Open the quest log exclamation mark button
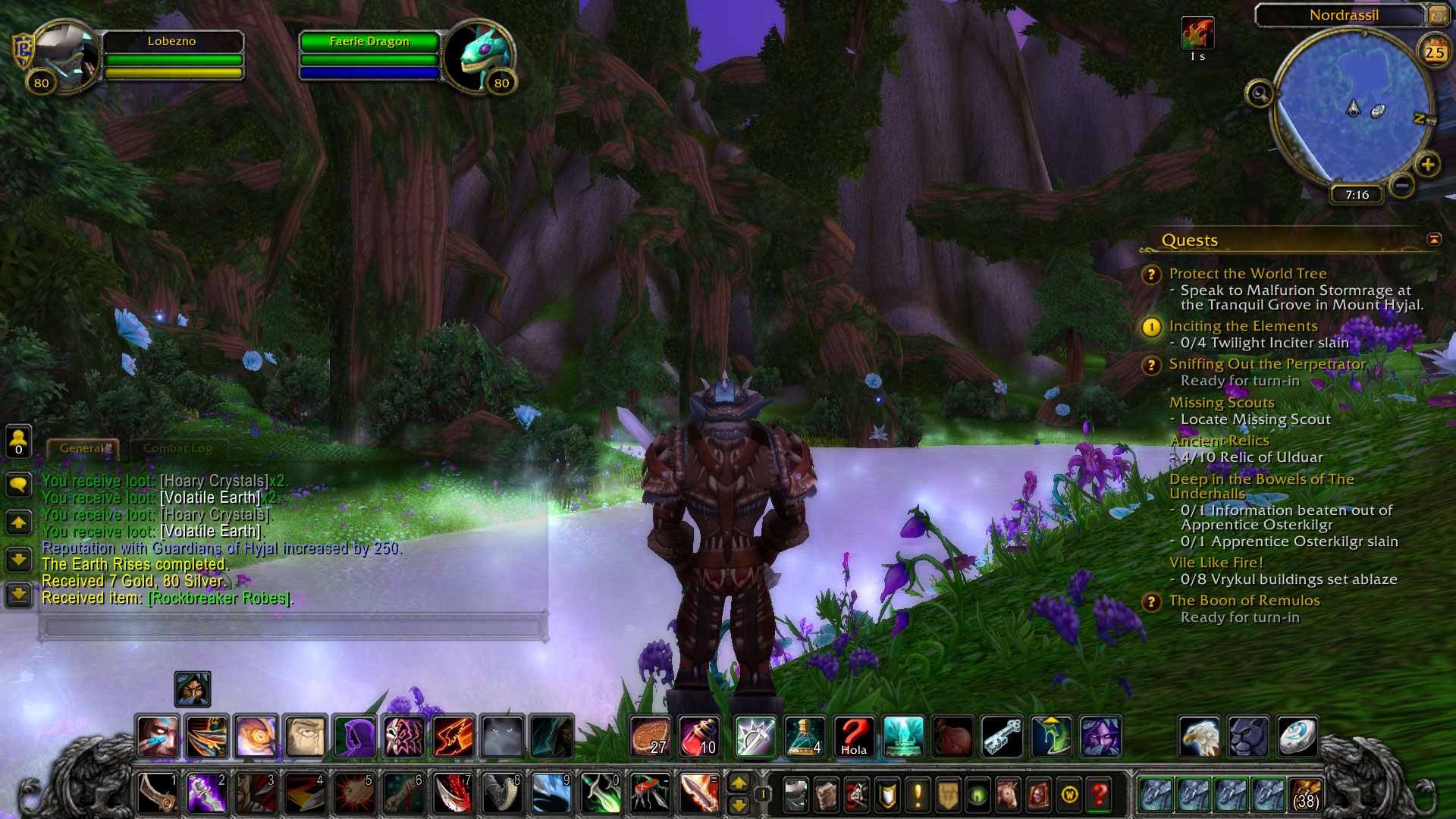Viewport: 1456px width, 819px height. (x=918, y=795)
